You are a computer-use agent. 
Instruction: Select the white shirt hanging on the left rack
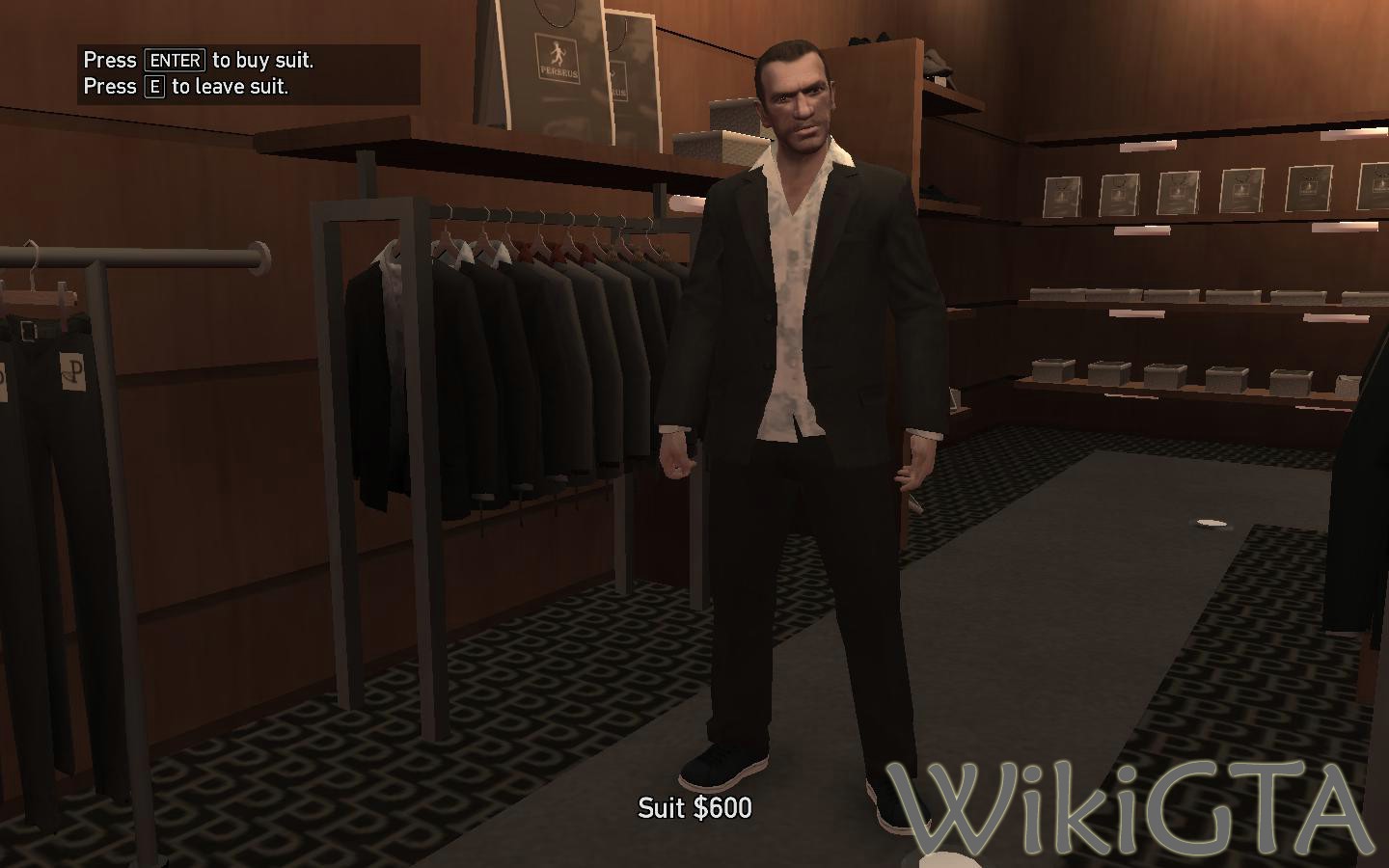coord(391,289)
